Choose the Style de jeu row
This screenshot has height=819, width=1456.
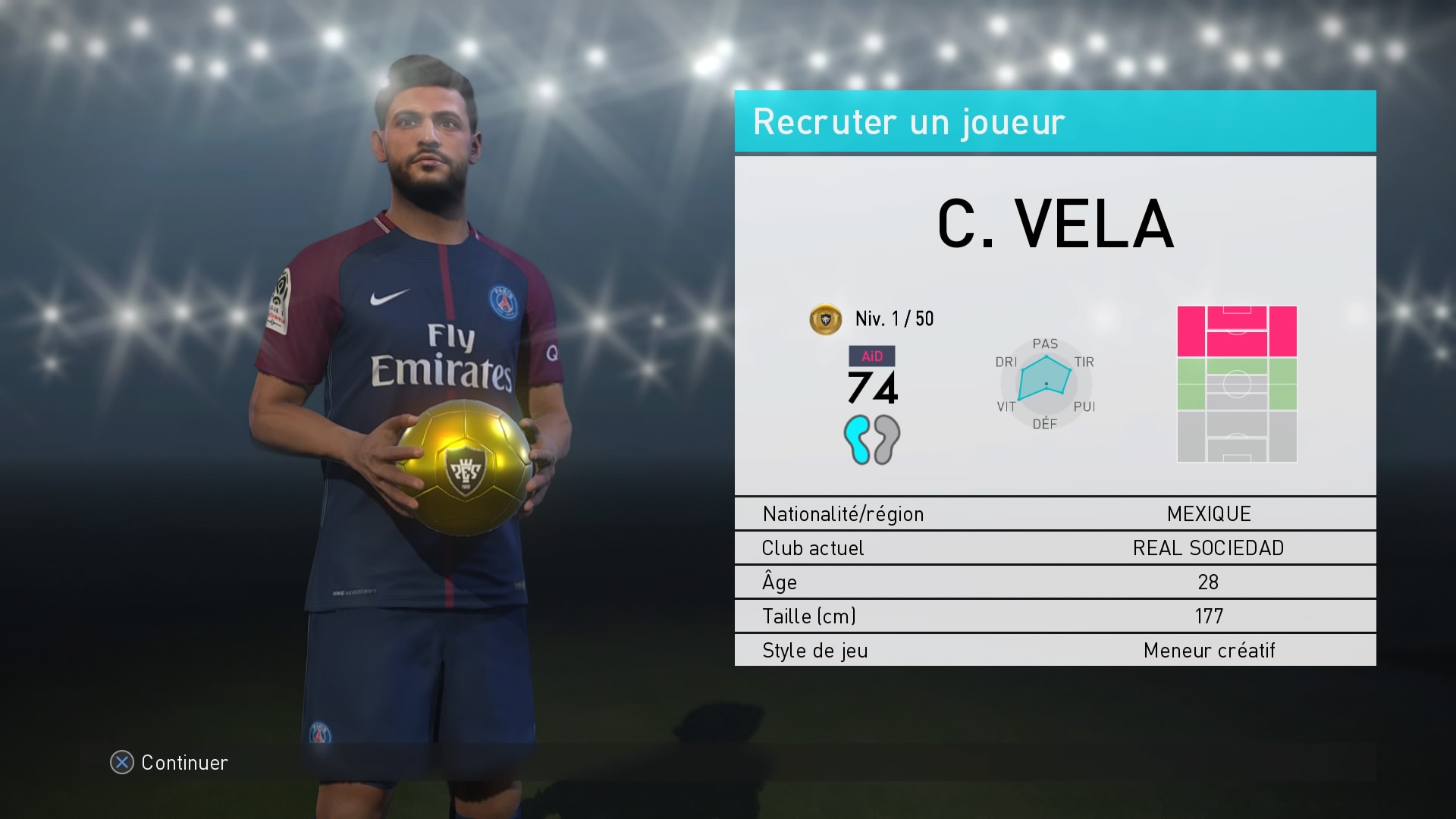click(x=1055, y=650)
